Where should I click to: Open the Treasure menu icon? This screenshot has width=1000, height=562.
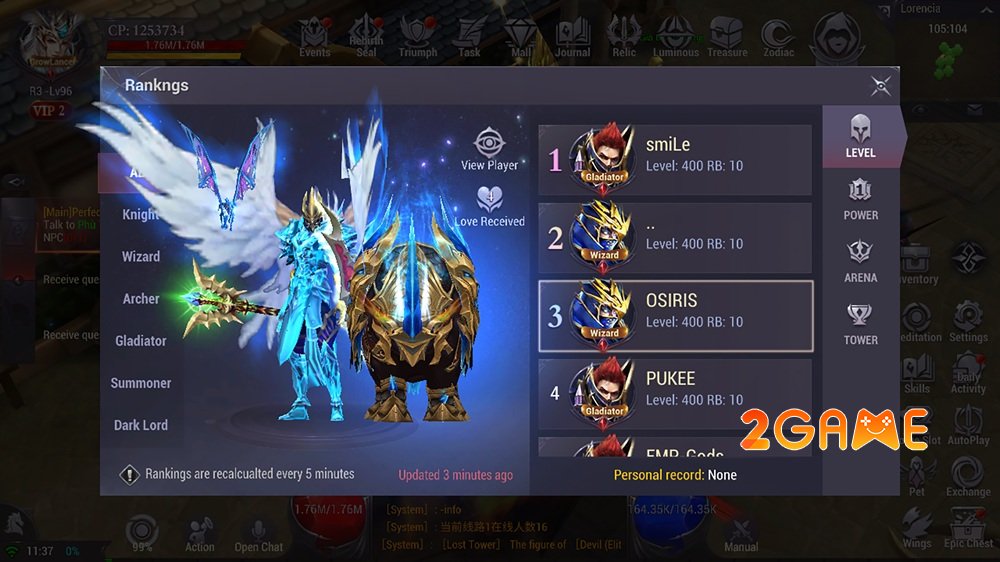[x=727, y=37]
